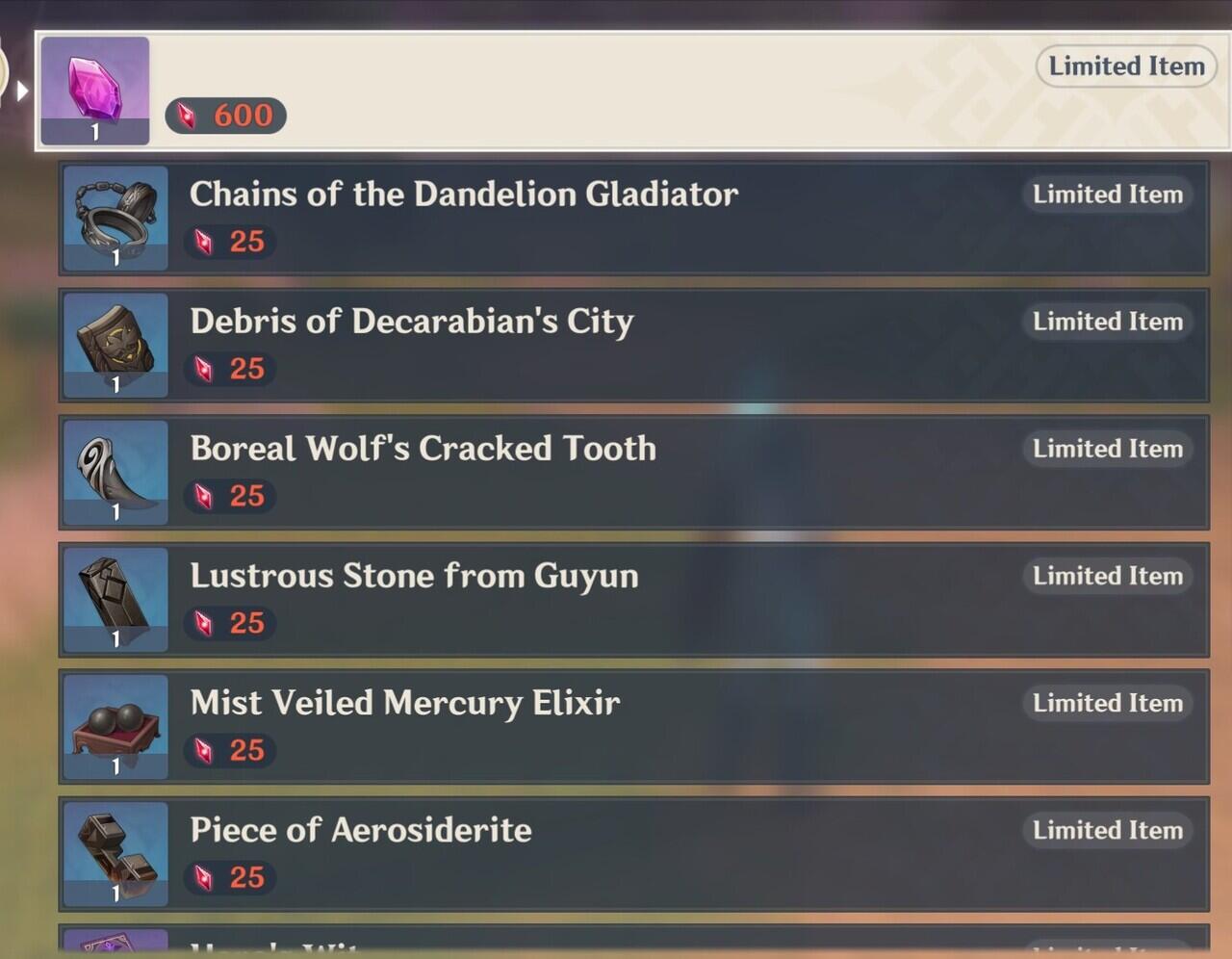This screenshot has width=1232, height=959.
Task: Pick the Boreal Wolf's Cracked Tooth entry
Action: click(632, 473)
